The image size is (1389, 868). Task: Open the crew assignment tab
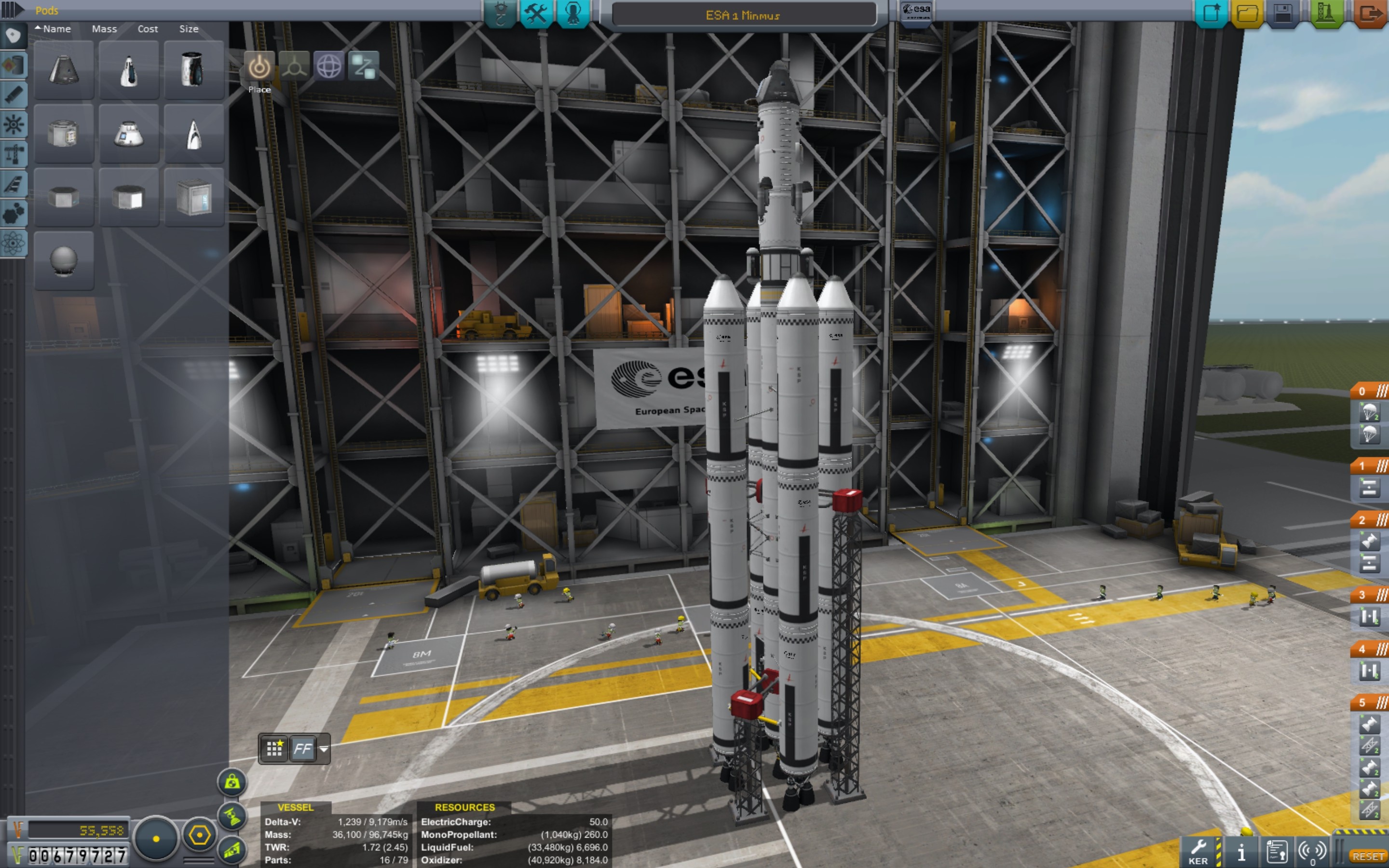click(x=573, y=13)
